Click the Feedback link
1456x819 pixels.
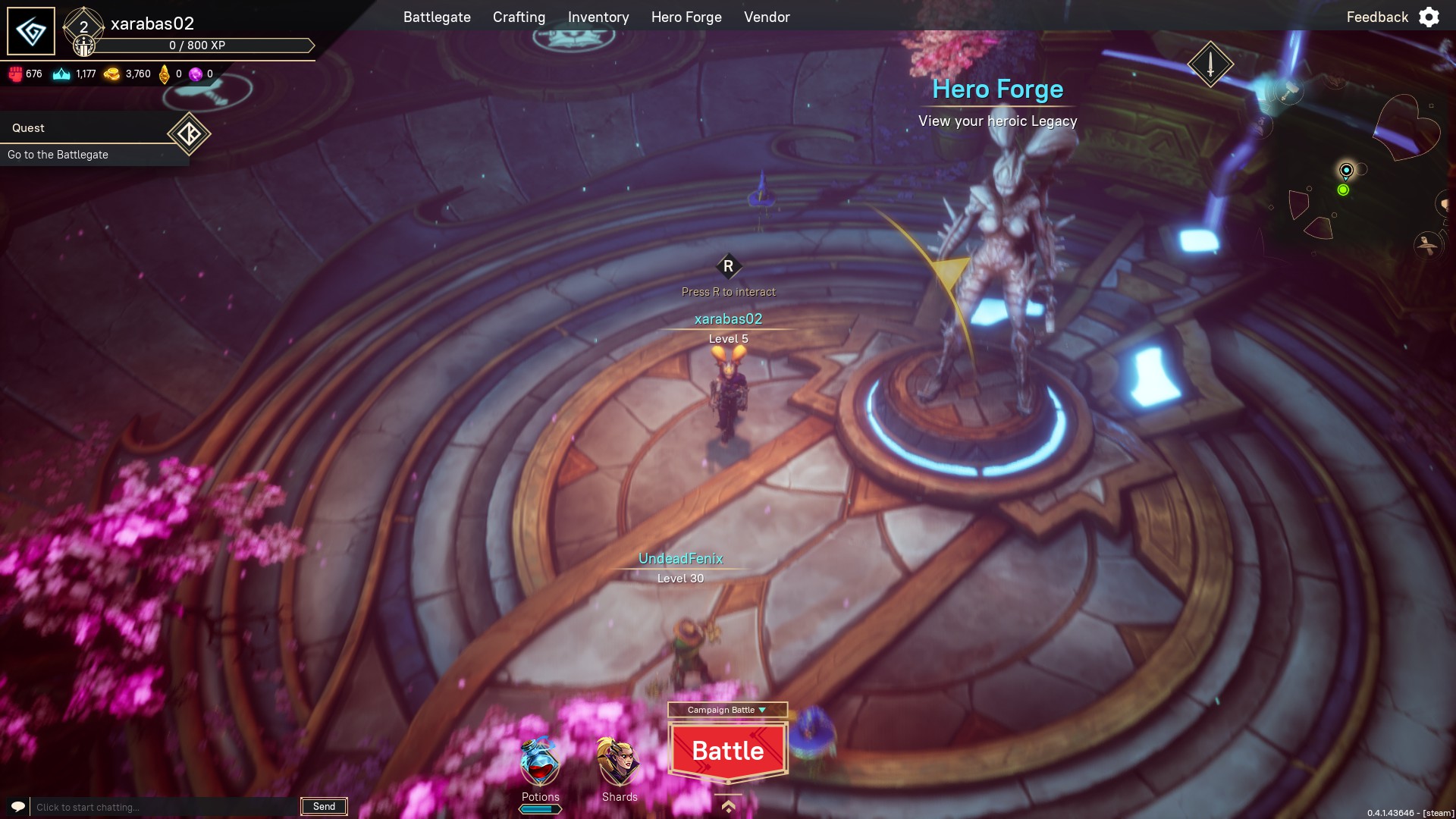(x=1376, y=16)
